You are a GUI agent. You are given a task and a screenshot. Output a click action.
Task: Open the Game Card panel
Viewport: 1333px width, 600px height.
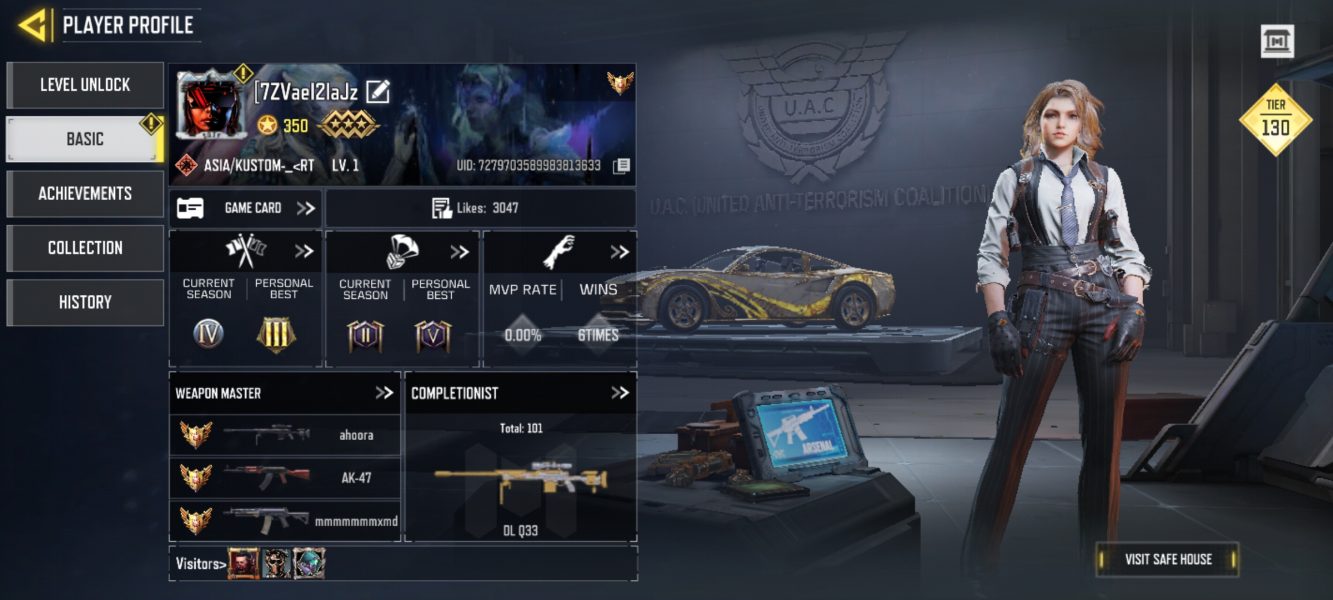click(x=245, y=208)
